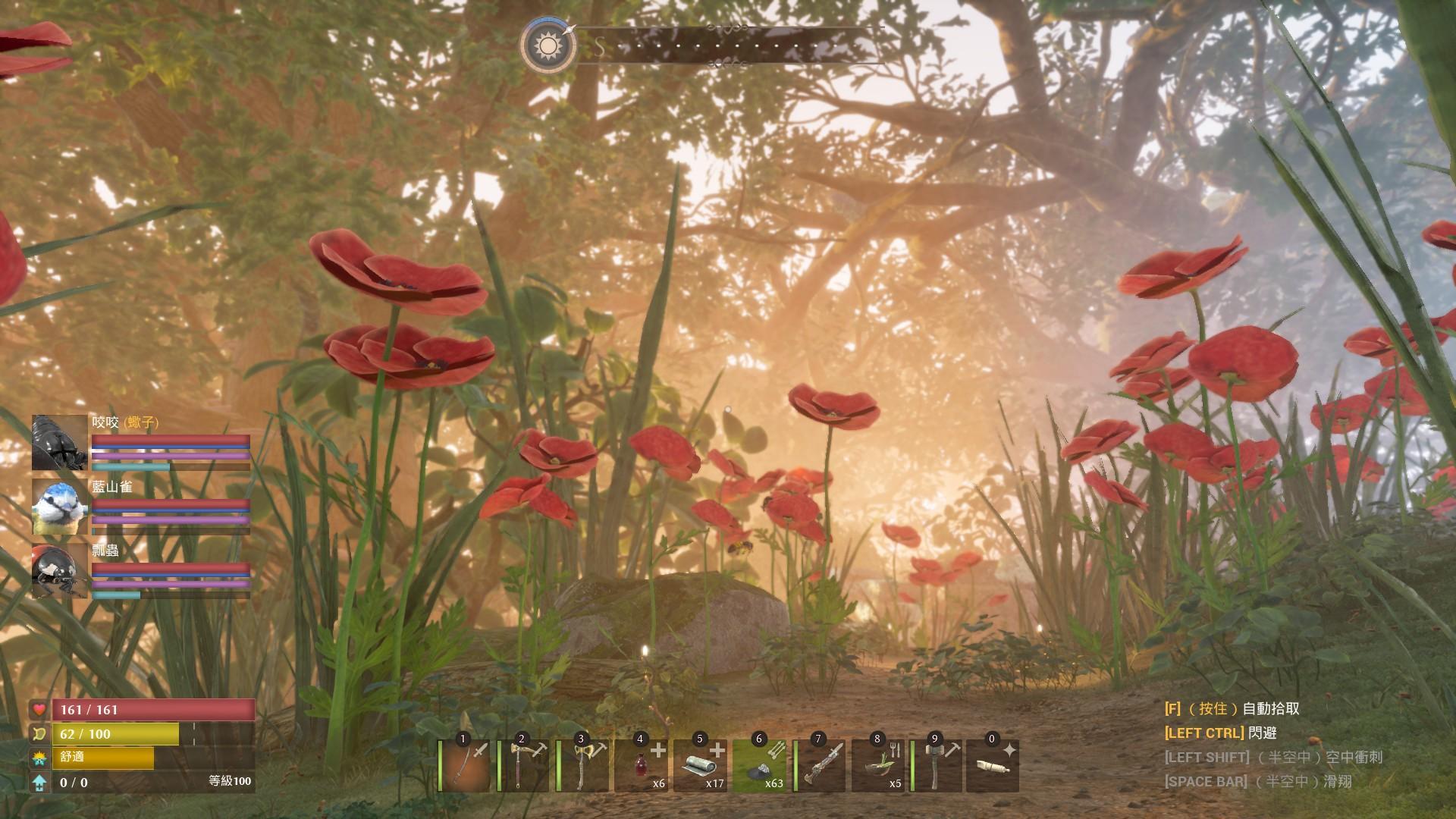This screenshot has width=1456, height=819.
Task: Choose the double-bladed axe in slot 3
Action: tap(582, 766)
